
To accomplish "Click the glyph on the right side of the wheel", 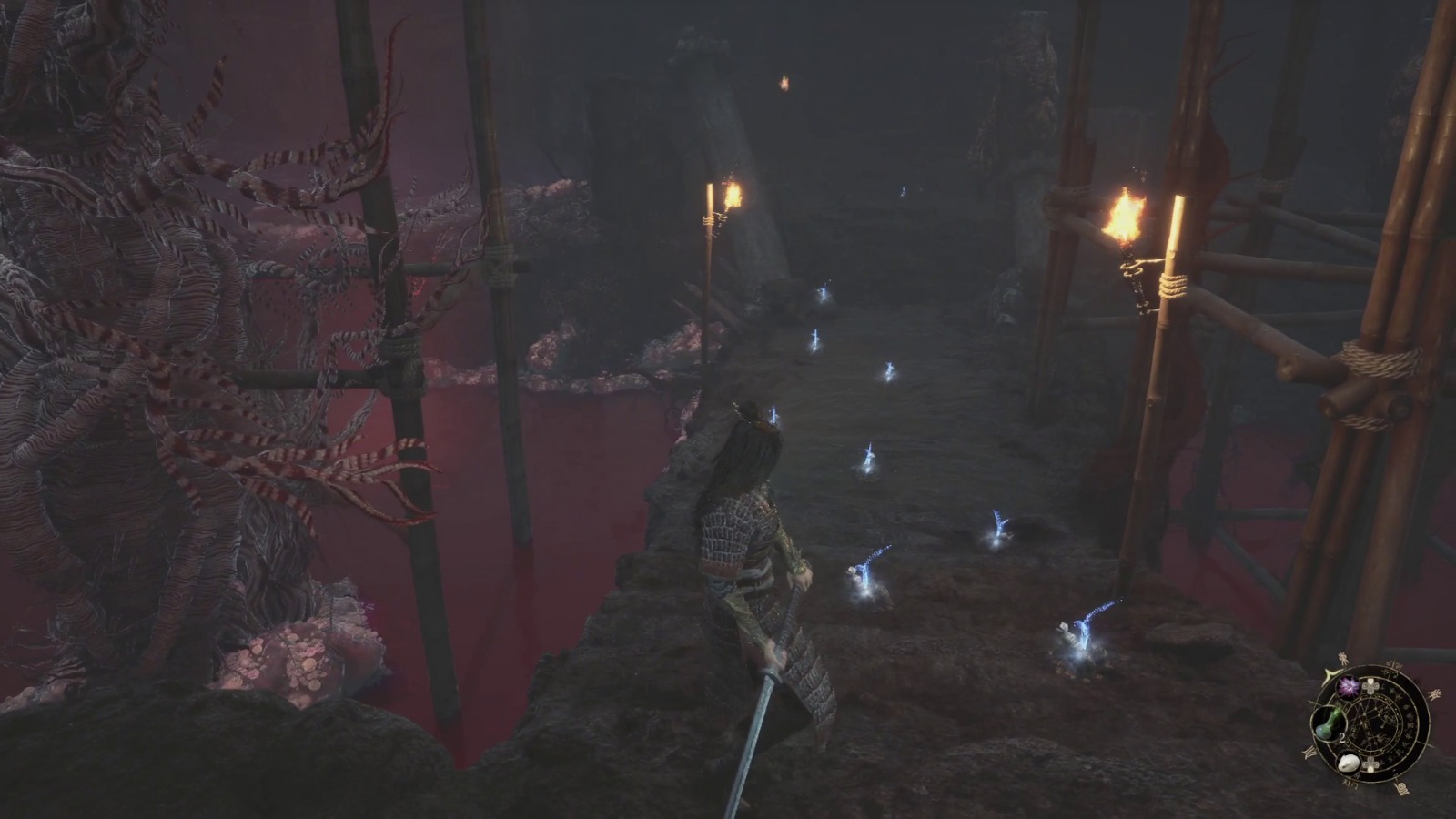I will 1434,693.
